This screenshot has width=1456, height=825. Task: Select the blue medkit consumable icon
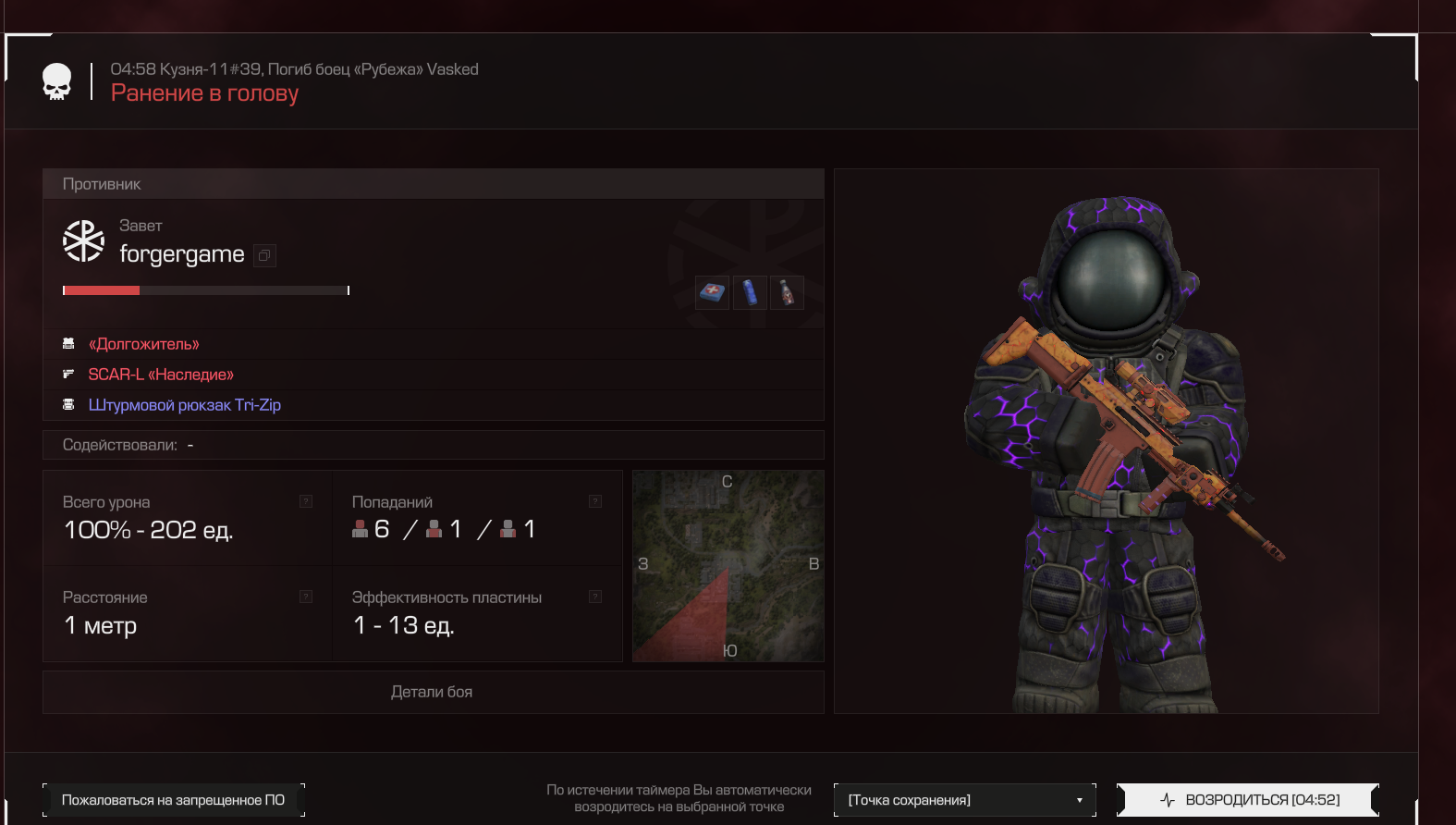712,293
